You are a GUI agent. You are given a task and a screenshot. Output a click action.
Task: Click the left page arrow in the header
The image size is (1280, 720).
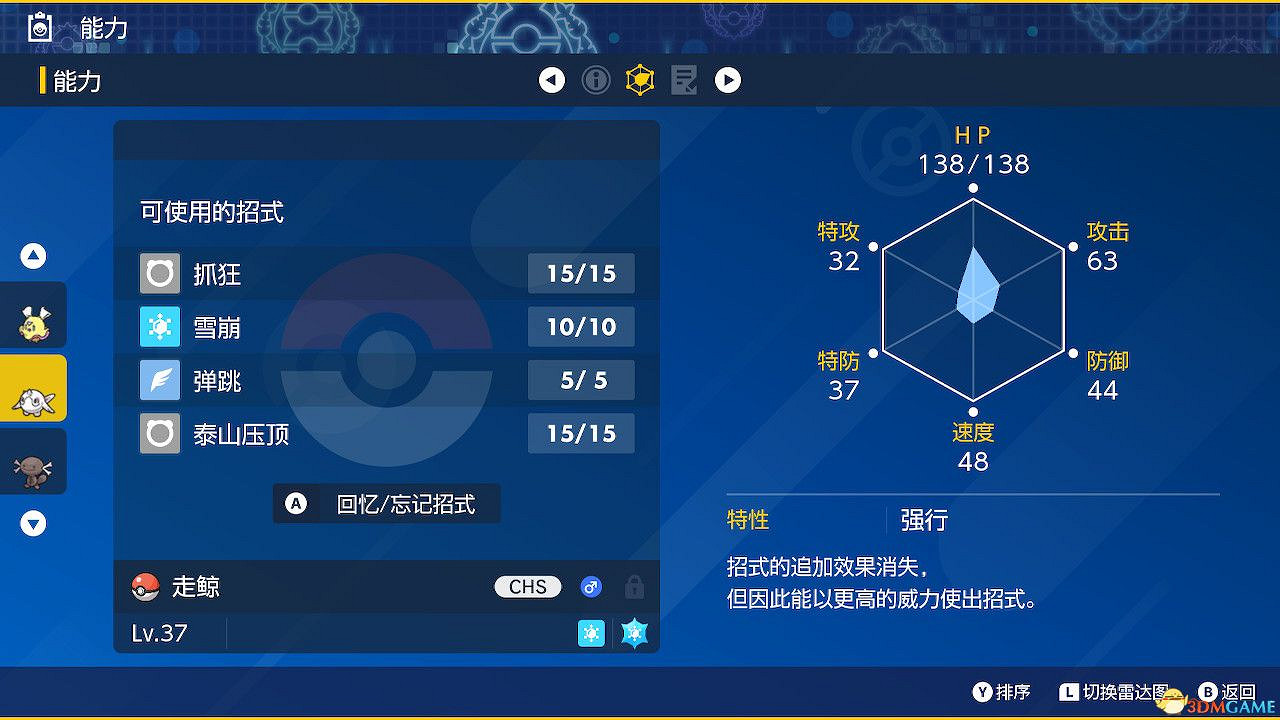click(x=552, y=80)
